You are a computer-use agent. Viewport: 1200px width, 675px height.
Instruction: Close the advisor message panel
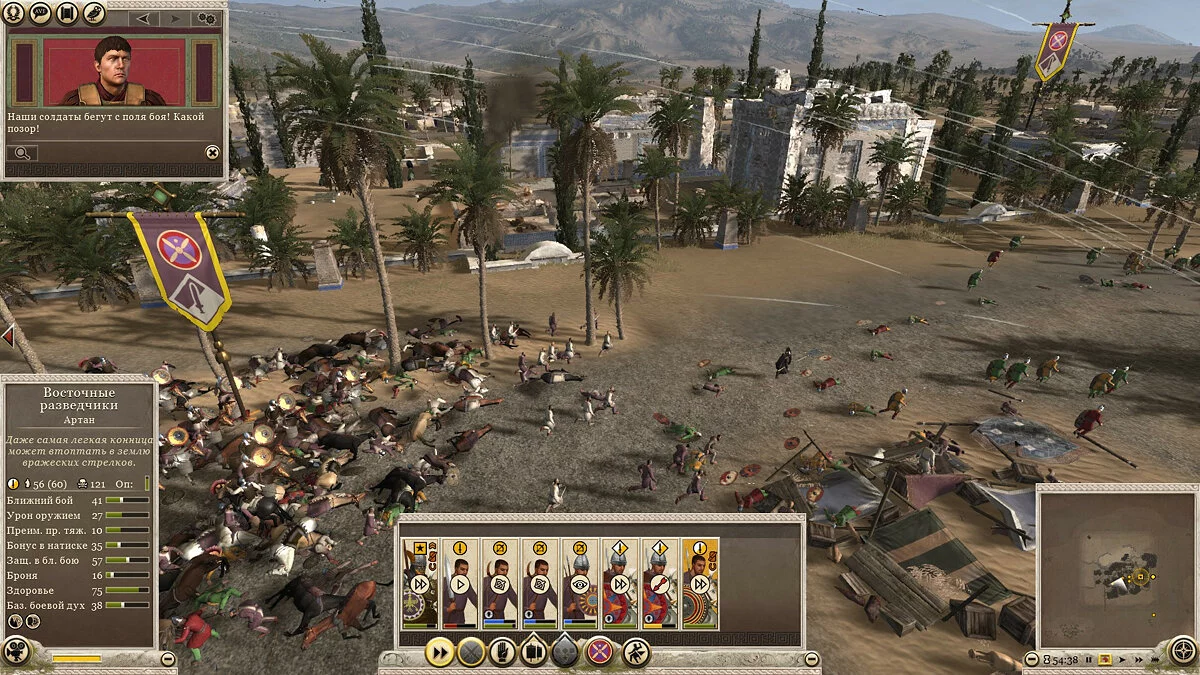coord(212,152)
